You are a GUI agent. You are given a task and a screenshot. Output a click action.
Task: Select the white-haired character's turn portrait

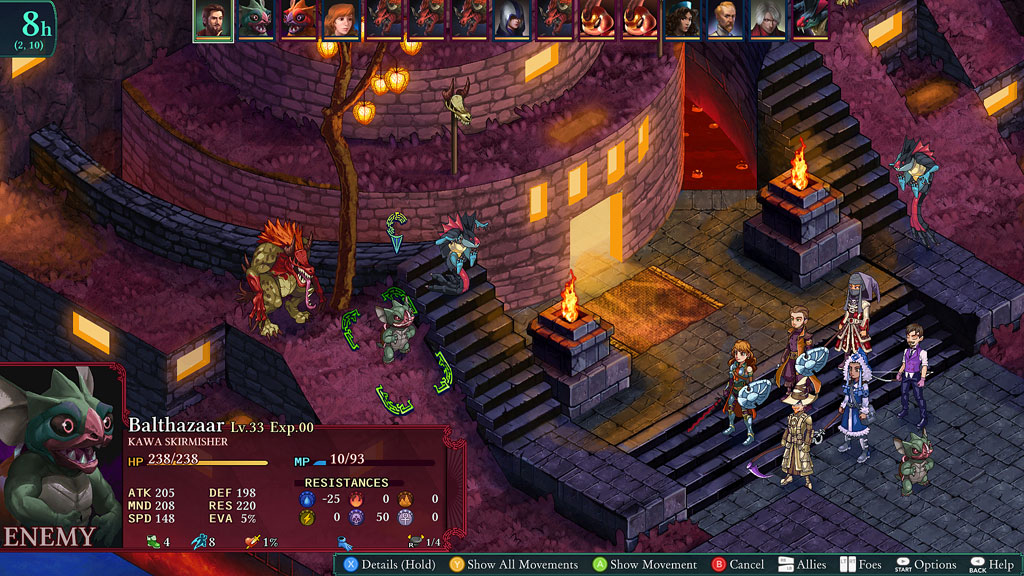pyautogui.click(x=768, y=20)
